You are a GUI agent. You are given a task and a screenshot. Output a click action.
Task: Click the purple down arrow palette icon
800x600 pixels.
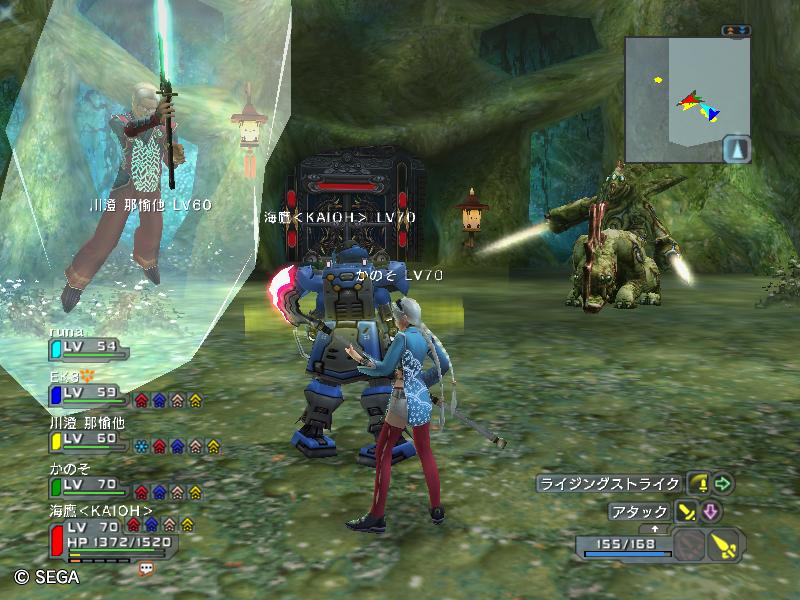710,512
